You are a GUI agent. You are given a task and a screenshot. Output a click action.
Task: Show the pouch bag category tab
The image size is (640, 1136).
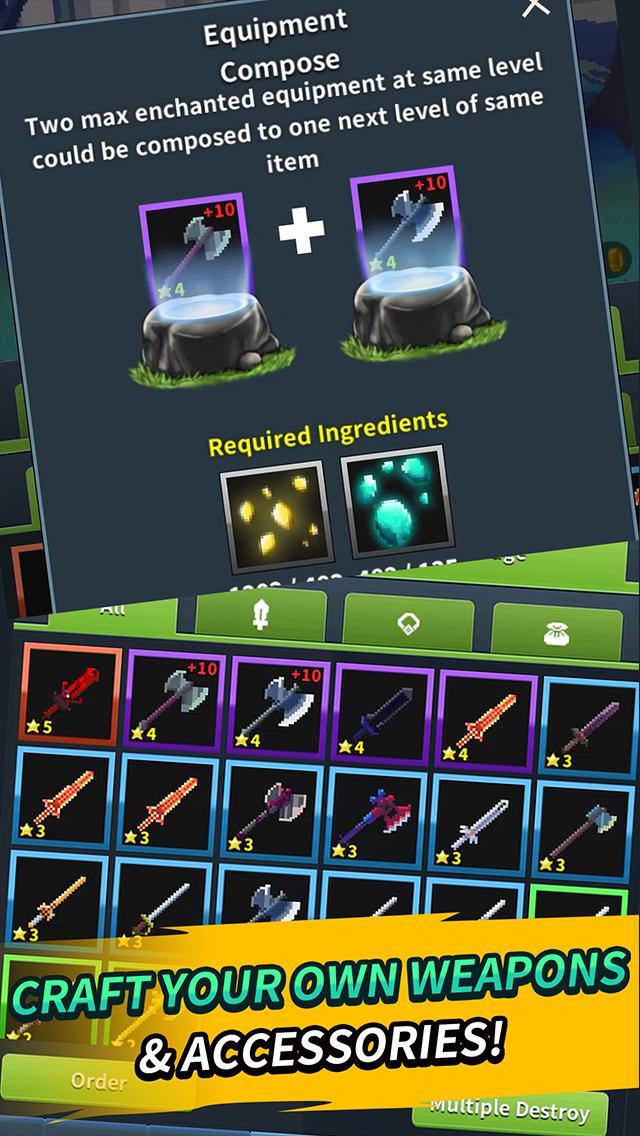coord(557,631)
